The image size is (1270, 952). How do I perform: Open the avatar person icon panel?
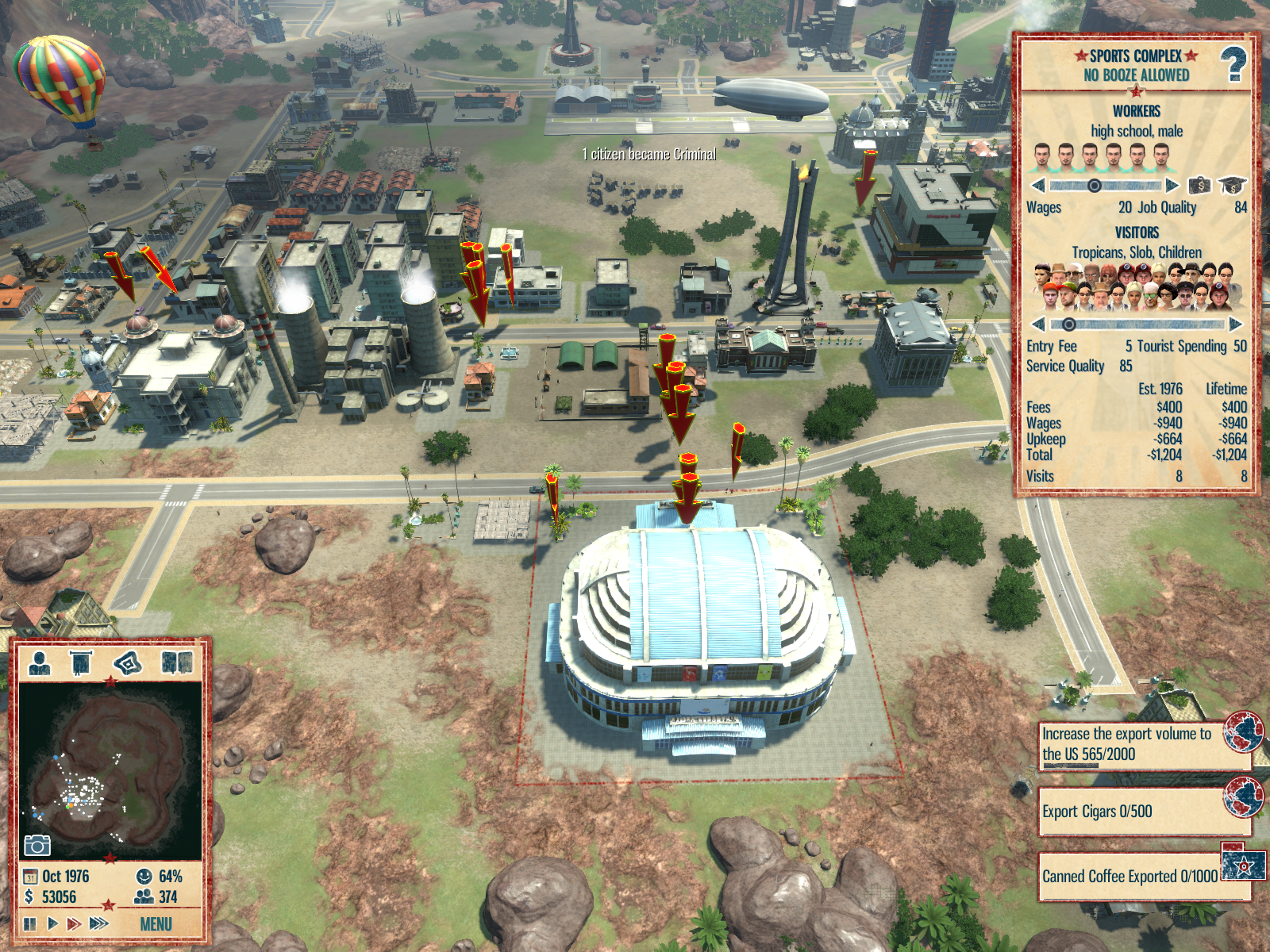[39, 662]
